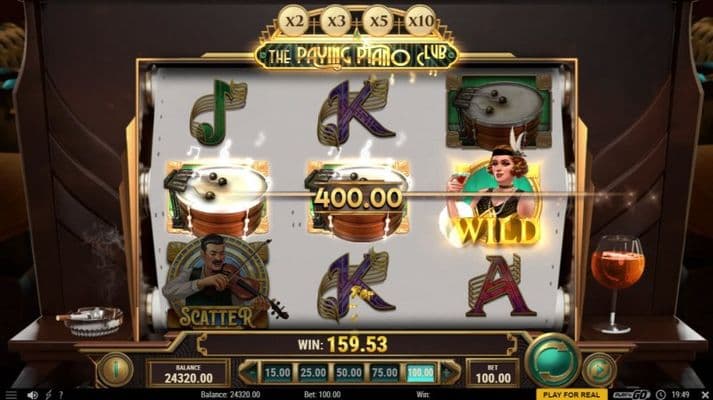Open the paytable info button
Viewport: 713px width, 400px height.
(114, 369)
